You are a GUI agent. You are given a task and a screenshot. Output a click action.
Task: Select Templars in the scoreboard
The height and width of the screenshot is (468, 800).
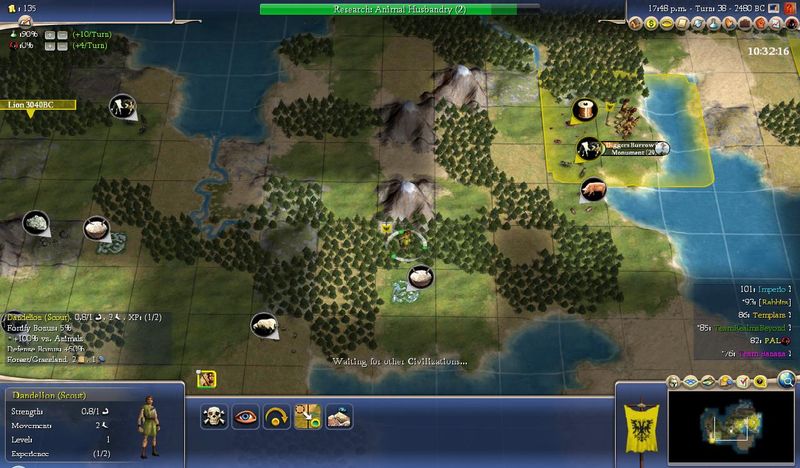pos(764,313)
